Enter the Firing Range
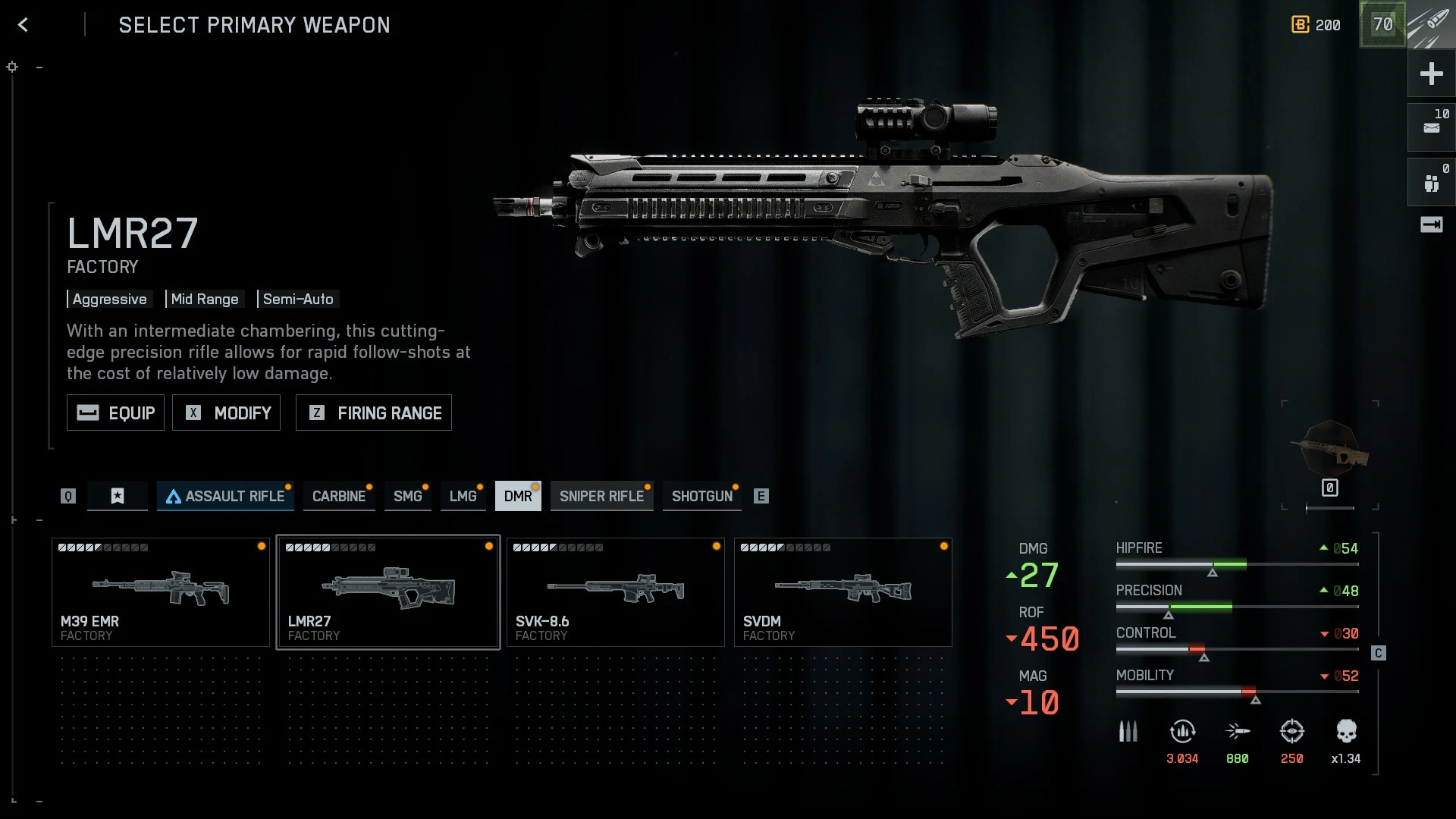The width and height of the screenshot is (1456, 819). pyautogui.click(x=373, y=413)
